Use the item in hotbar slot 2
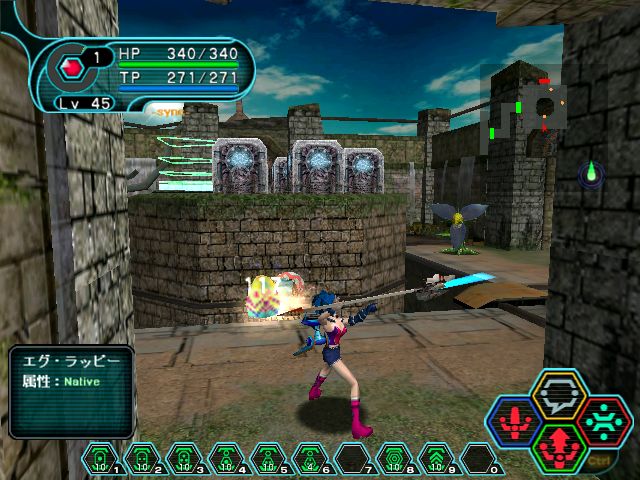Screen dimensions: 640x480 click(143, 459)
